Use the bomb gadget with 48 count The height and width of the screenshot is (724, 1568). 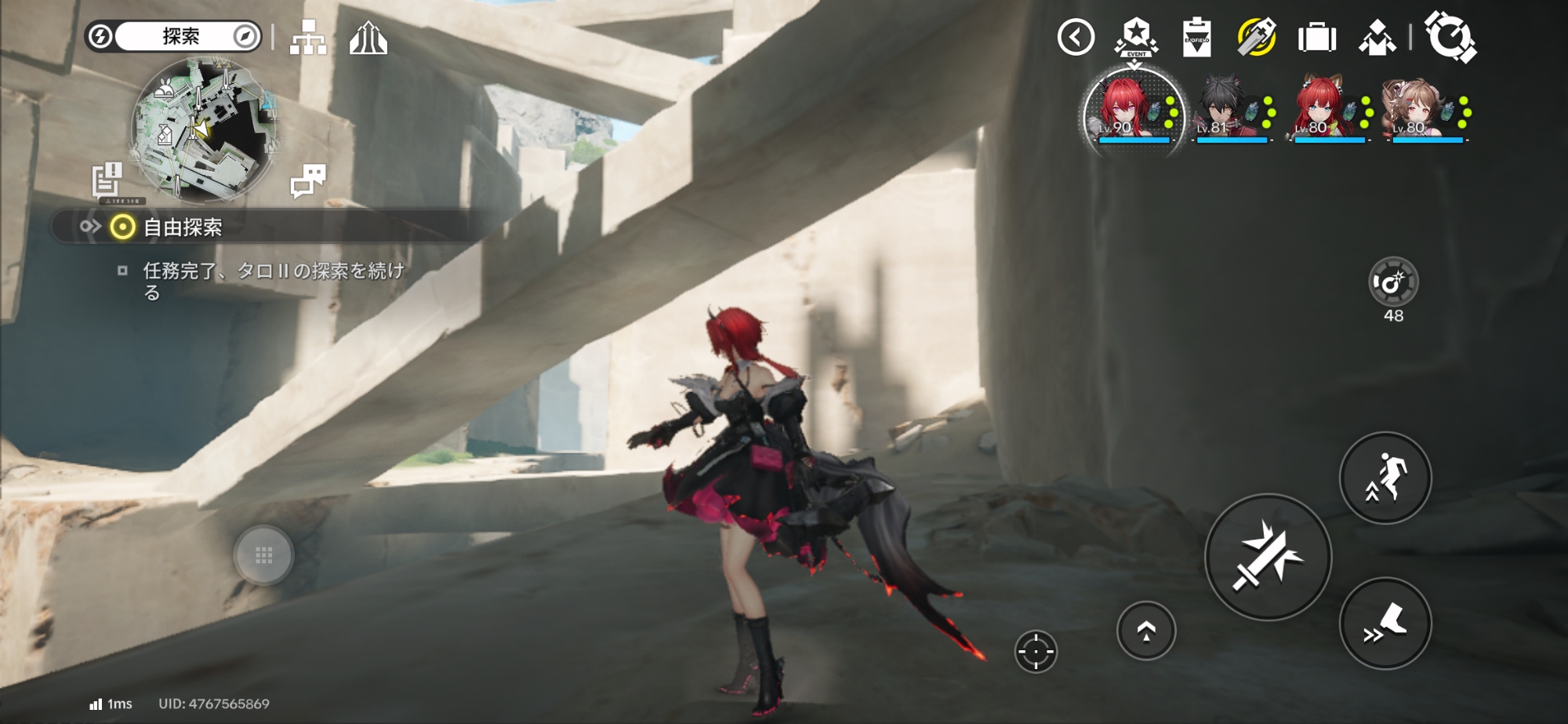[1393, 282]
